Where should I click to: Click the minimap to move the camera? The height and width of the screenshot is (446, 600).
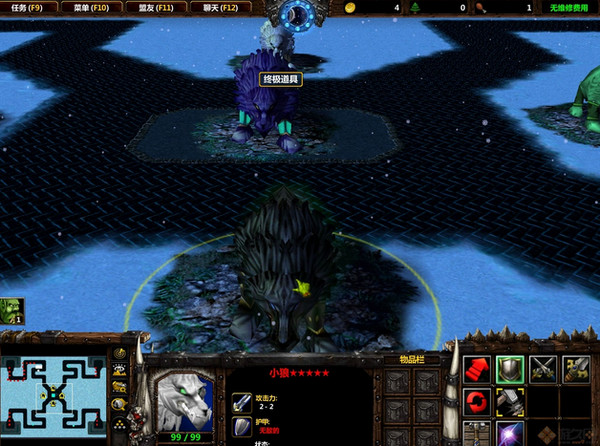coord(56,393)
